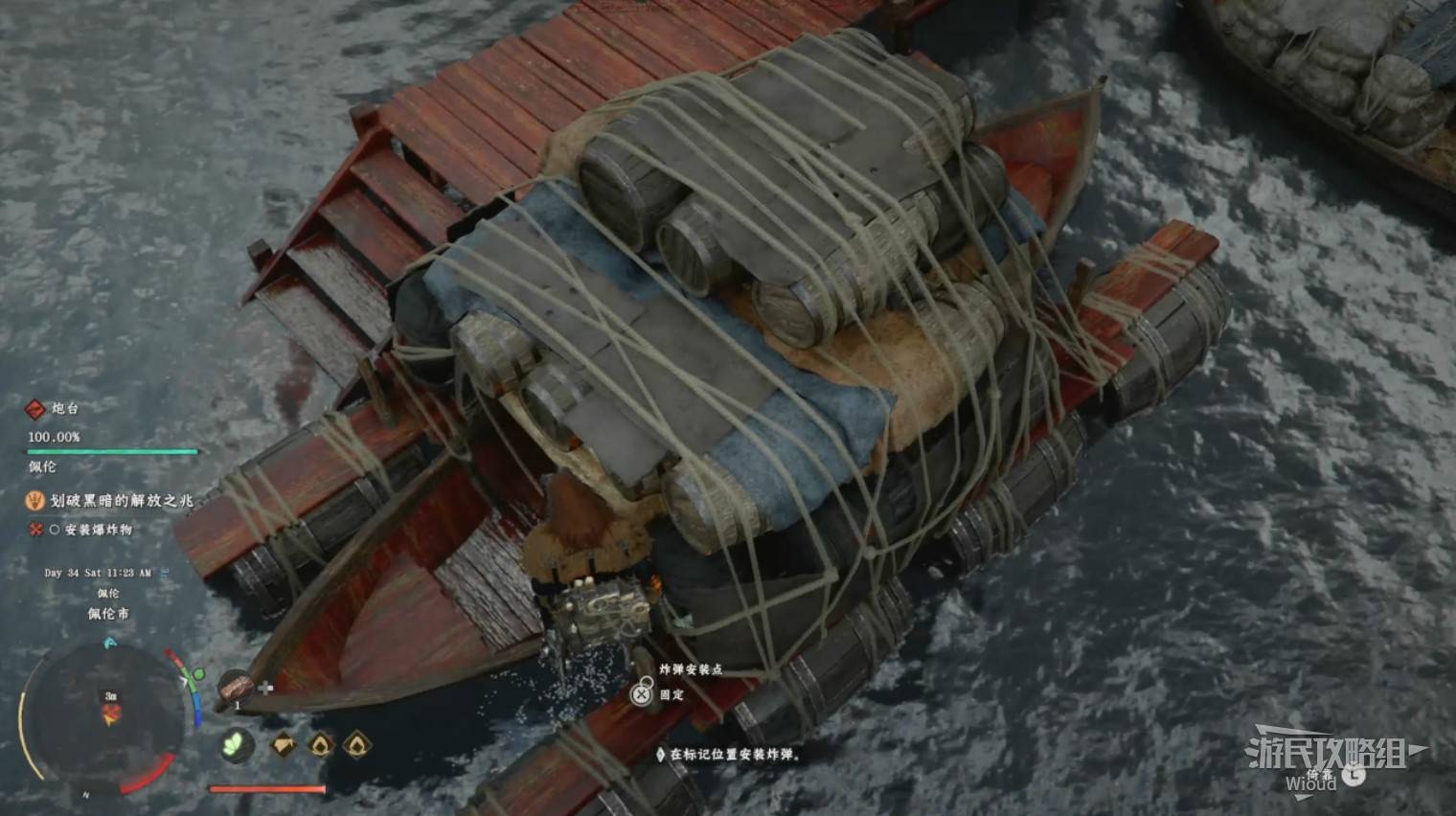Click the 炮台 red diamond icon

(x=34, y=409)
